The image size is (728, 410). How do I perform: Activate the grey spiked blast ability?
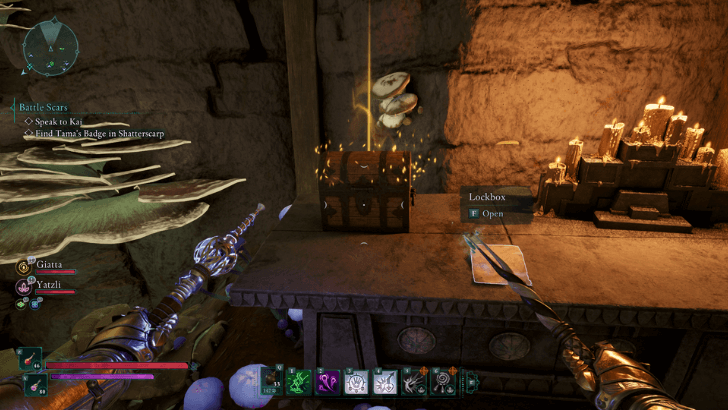(x=412, y=380)
